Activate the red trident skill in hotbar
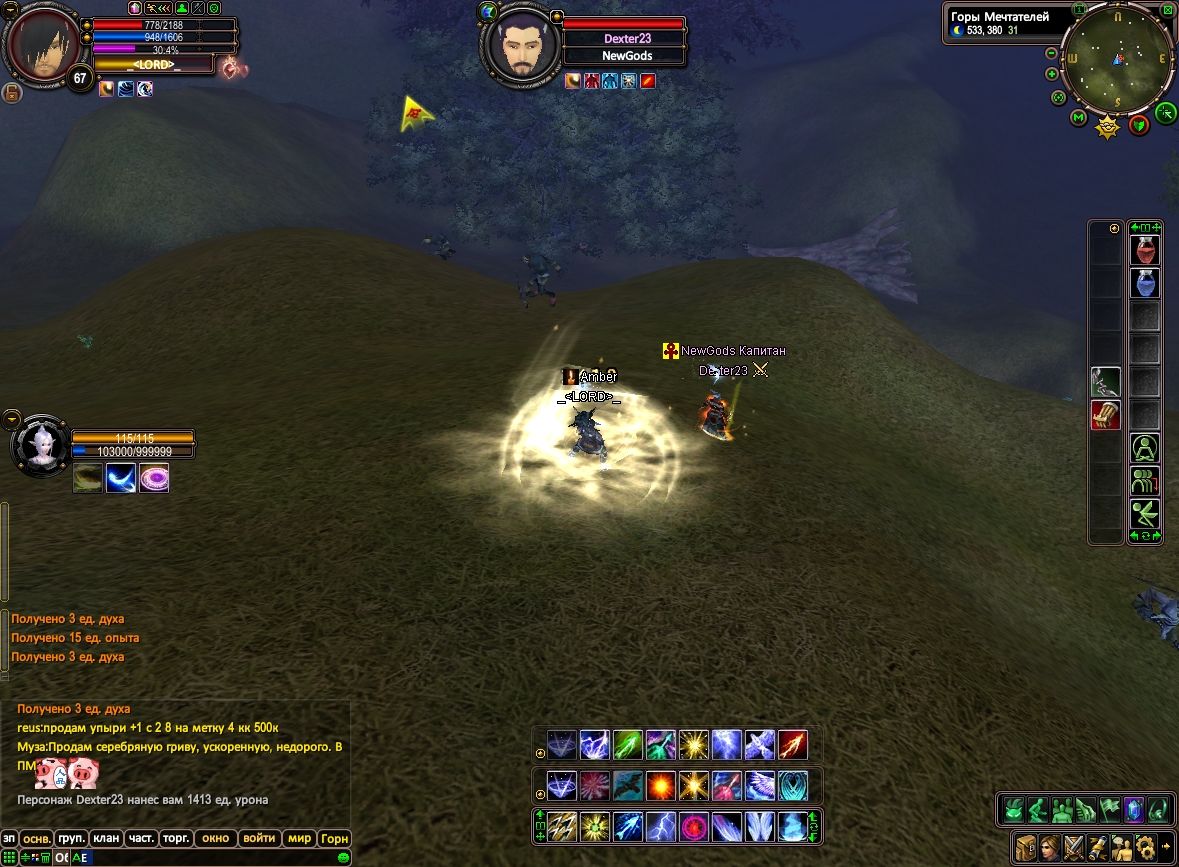The height and width of the screenshot is (867, 1179). (792, 745)
